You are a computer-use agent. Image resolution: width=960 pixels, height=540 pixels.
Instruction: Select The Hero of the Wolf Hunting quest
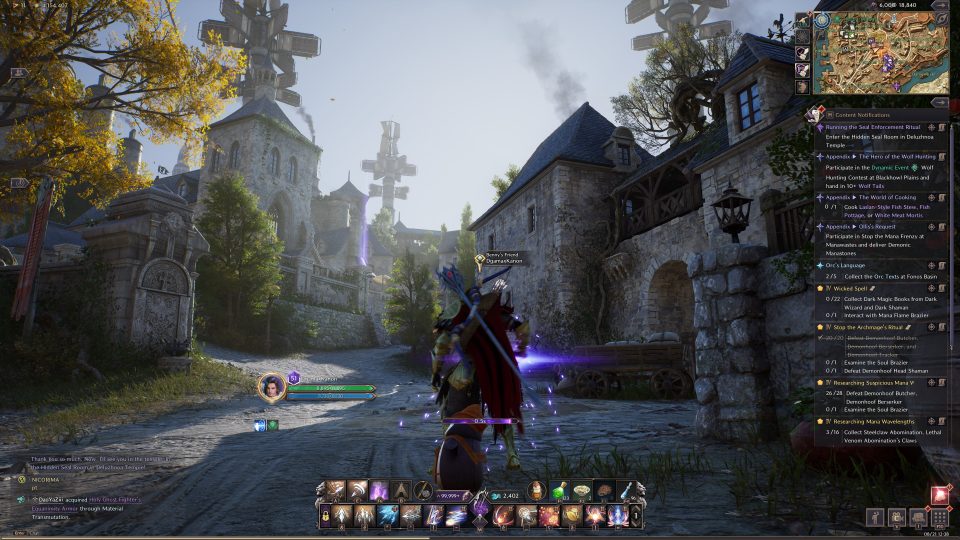pyautogui.click(x=878, y=156)
